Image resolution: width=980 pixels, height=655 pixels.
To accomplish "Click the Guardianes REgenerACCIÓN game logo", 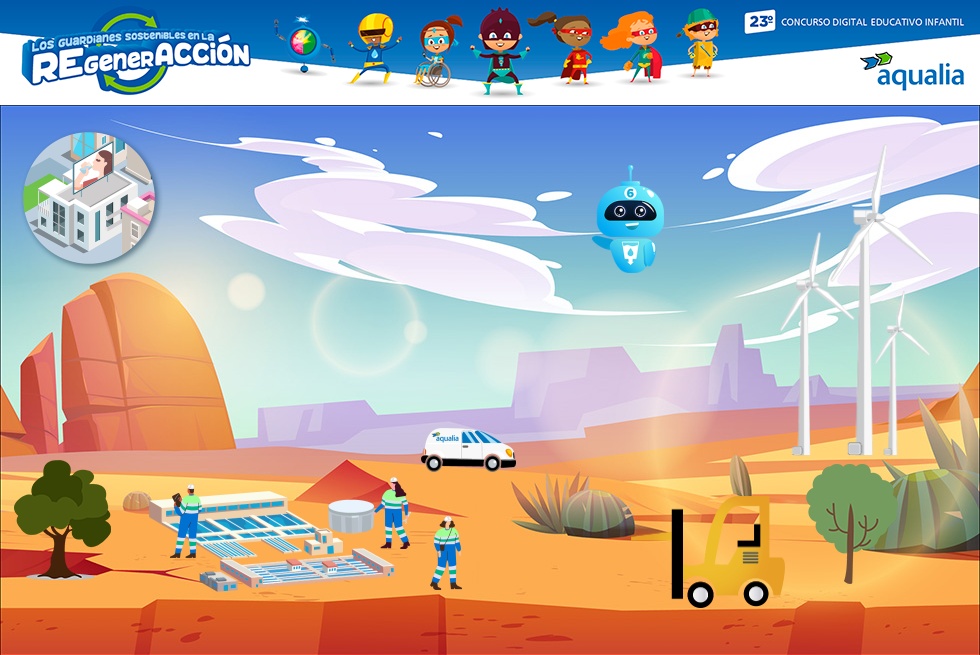I will pos(138,54).
